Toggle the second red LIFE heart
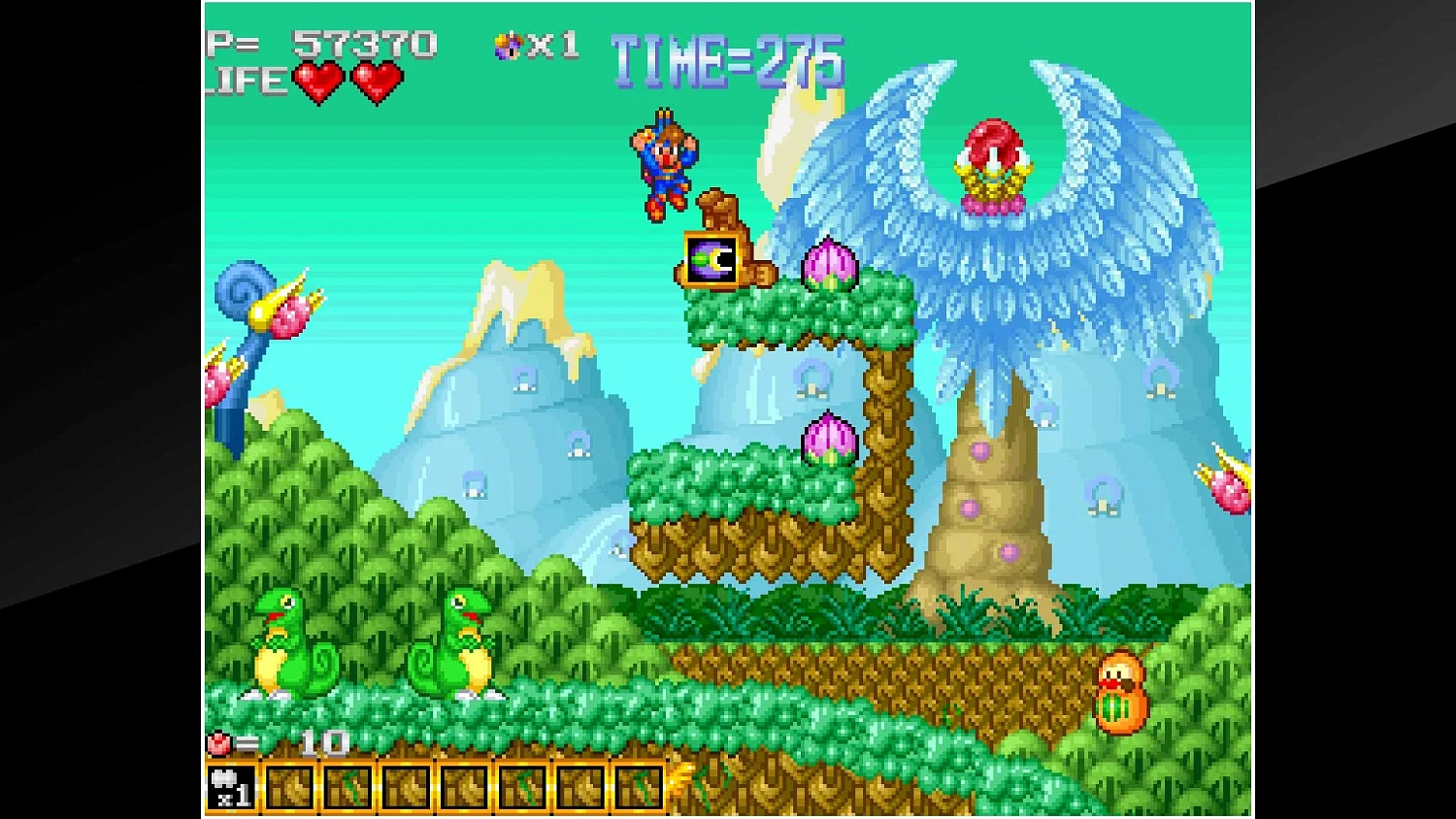1456x819 pixels. 379,82
